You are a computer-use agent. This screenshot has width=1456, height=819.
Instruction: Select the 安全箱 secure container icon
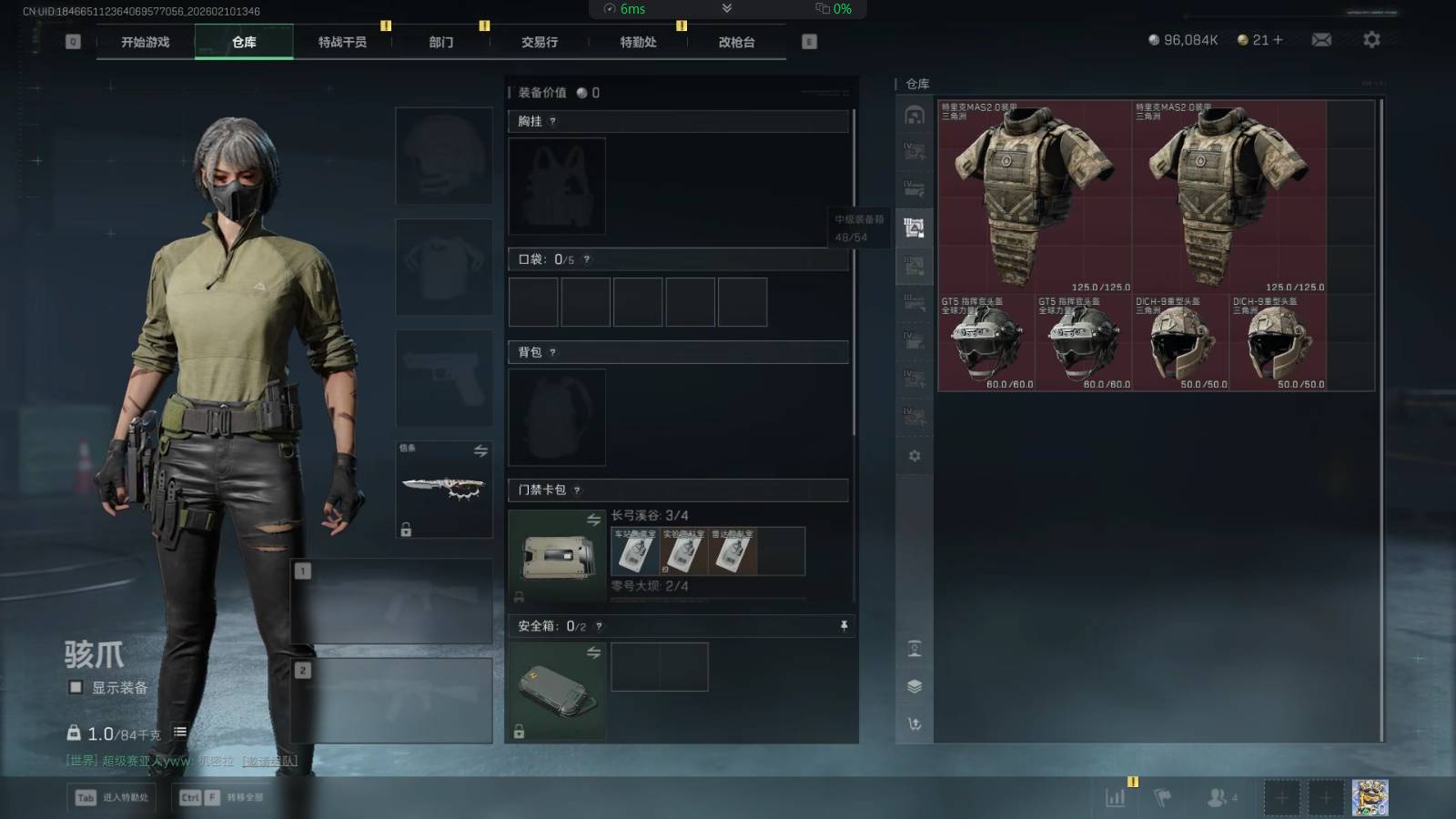click(x=556, y=690)
